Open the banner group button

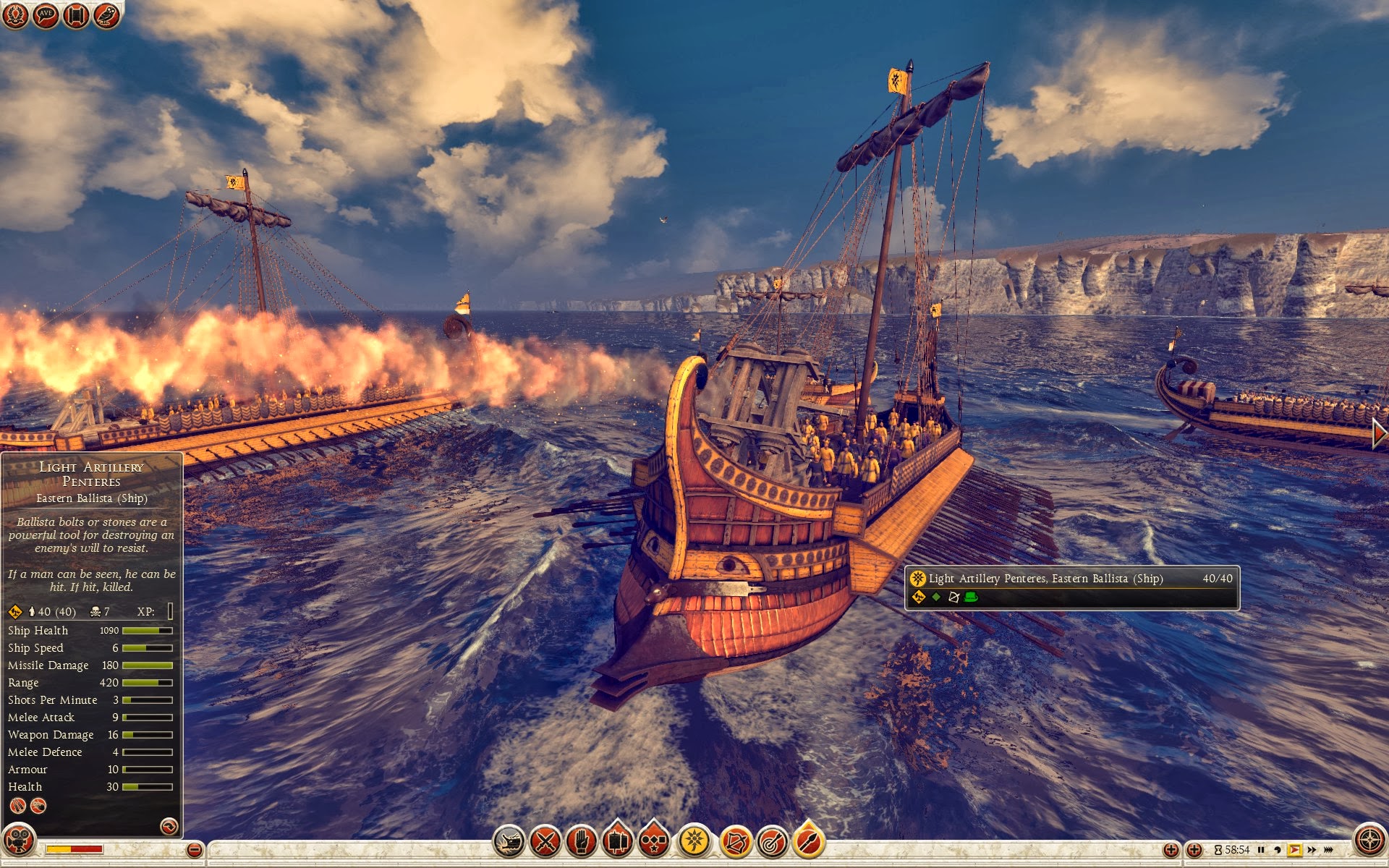coord(618,841)
